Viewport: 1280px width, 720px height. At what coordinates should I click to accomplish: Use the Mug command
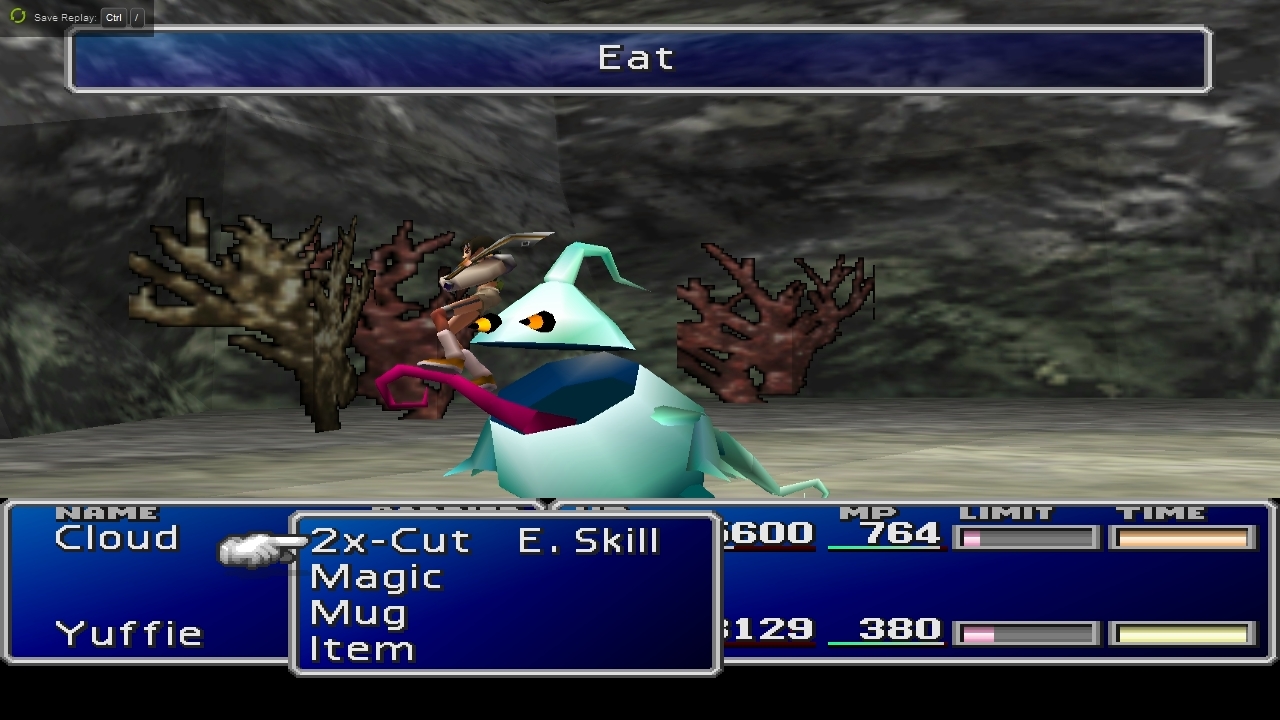click(x=358, y=613)
